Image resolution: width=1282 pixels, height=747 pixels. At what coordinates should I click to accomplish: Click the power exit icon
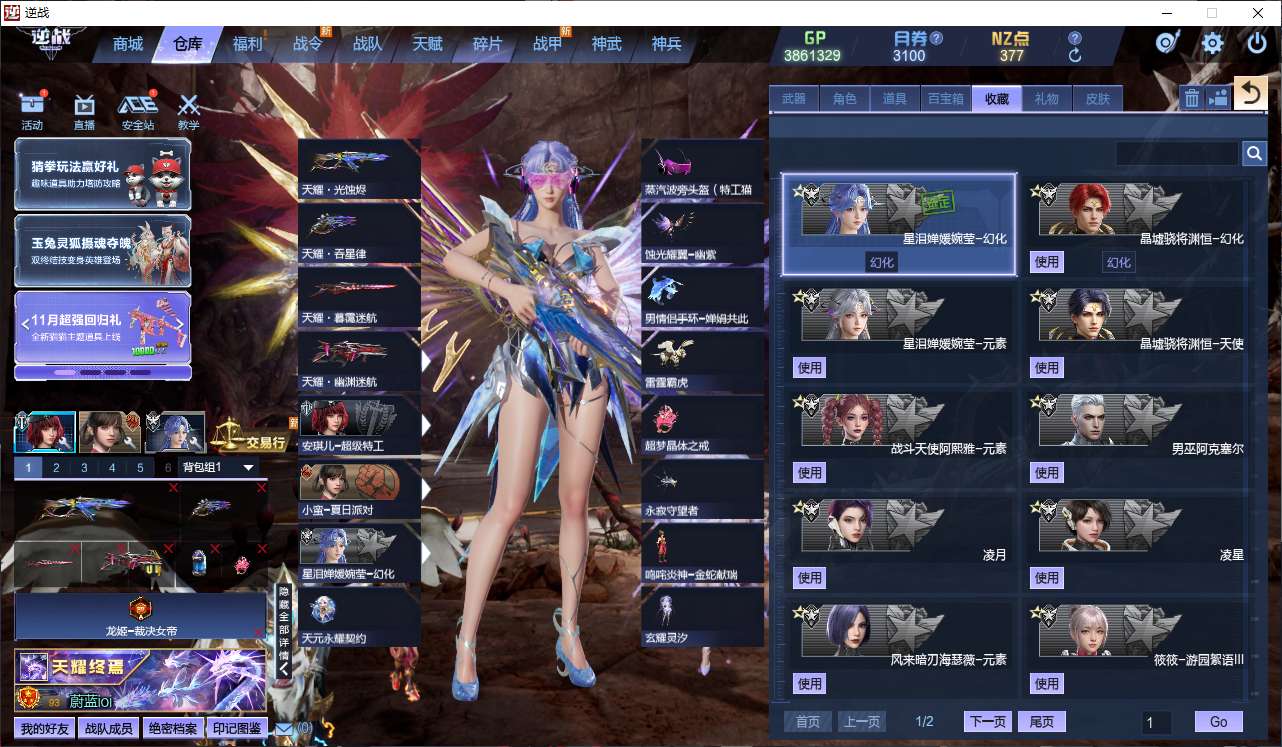click(x=1257, y=43)
